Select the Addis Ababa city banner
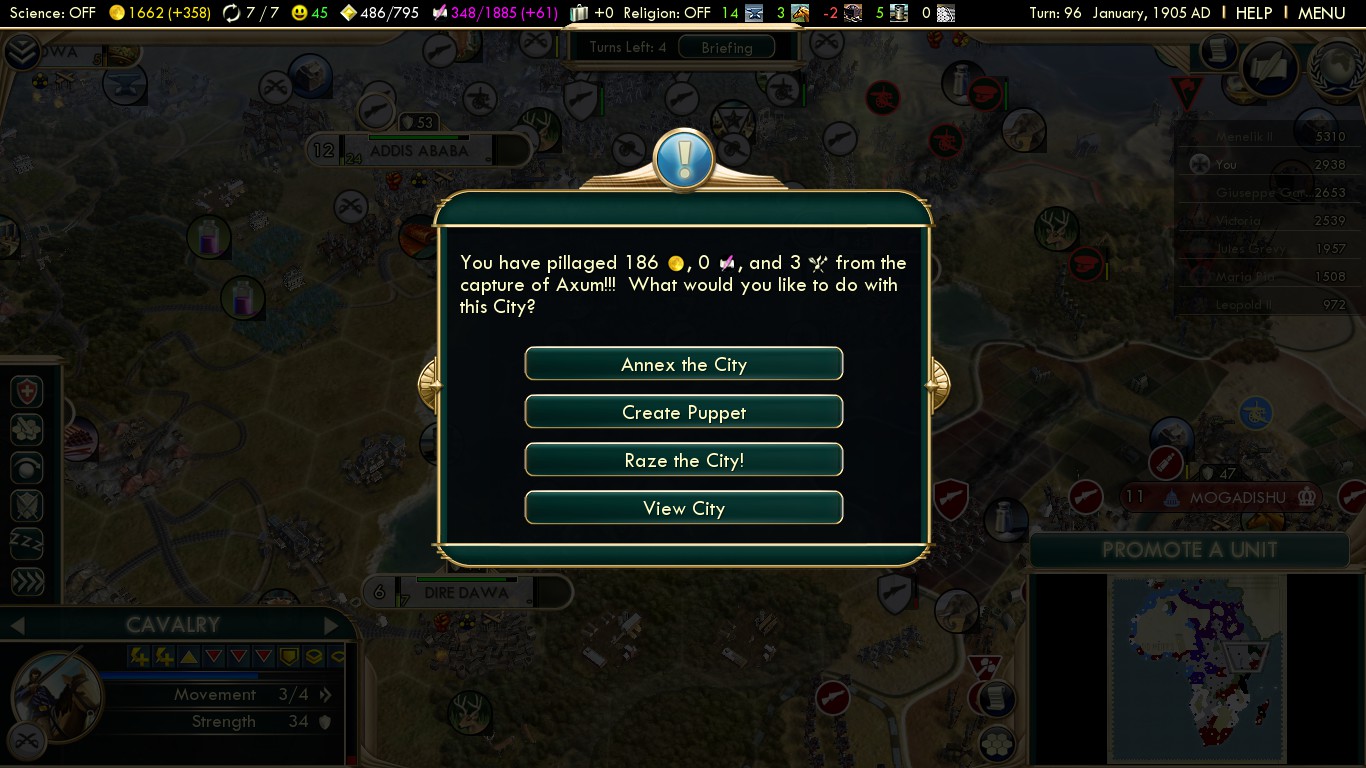This screenshot has height=768, width=1366. coord(418,151)
